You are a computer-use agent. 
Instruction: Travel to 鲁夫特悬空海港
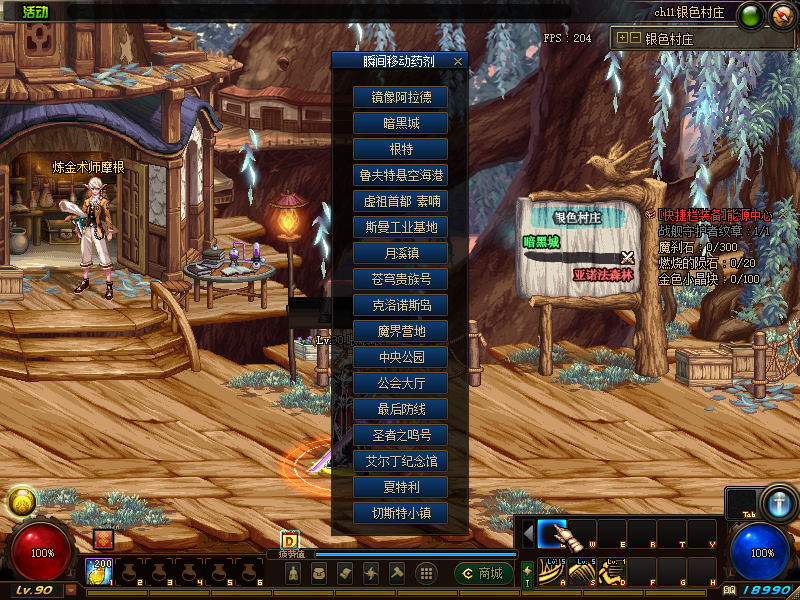point(400,175)
